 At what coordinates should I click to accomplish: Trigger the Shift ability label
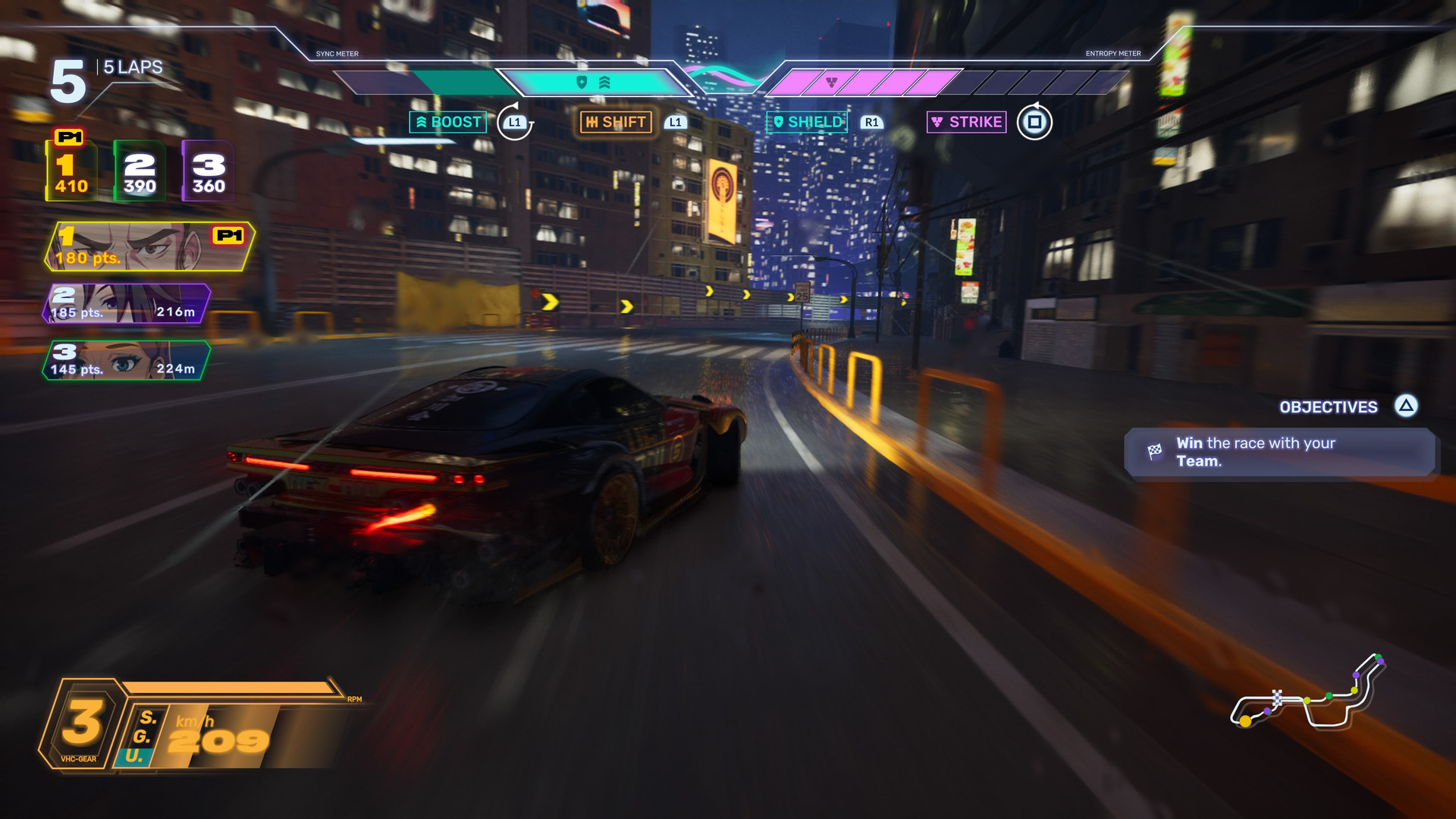click(616, 122)
